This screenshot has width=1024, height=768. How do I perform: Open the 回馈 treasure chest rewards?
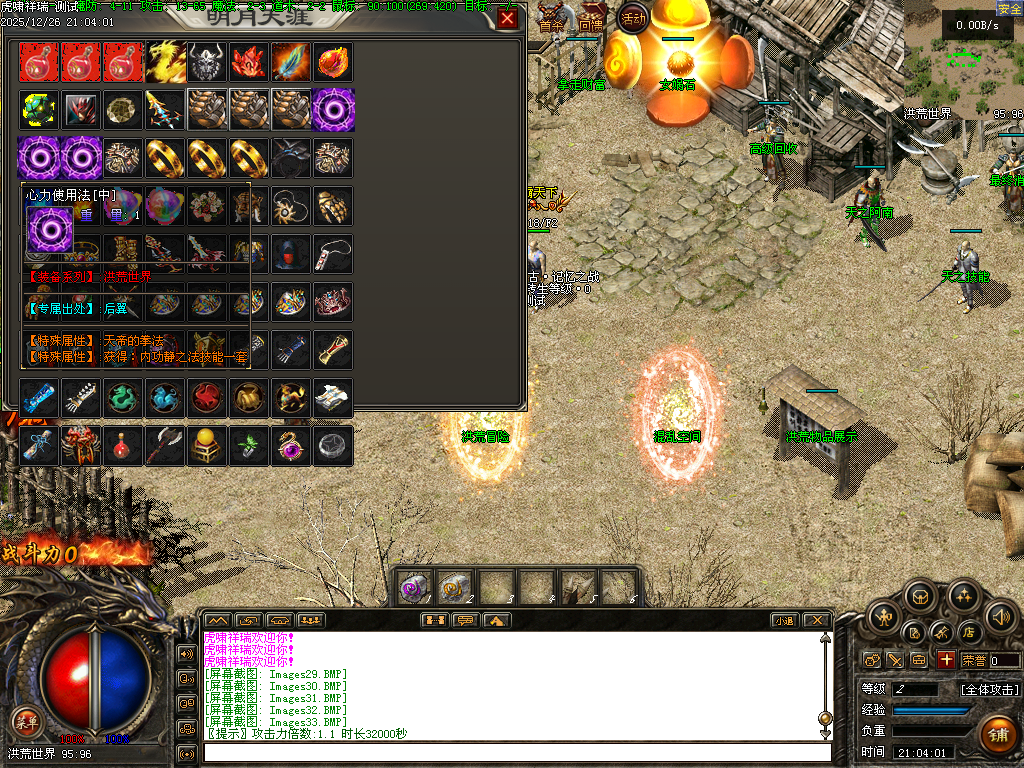tap(589, 22)
